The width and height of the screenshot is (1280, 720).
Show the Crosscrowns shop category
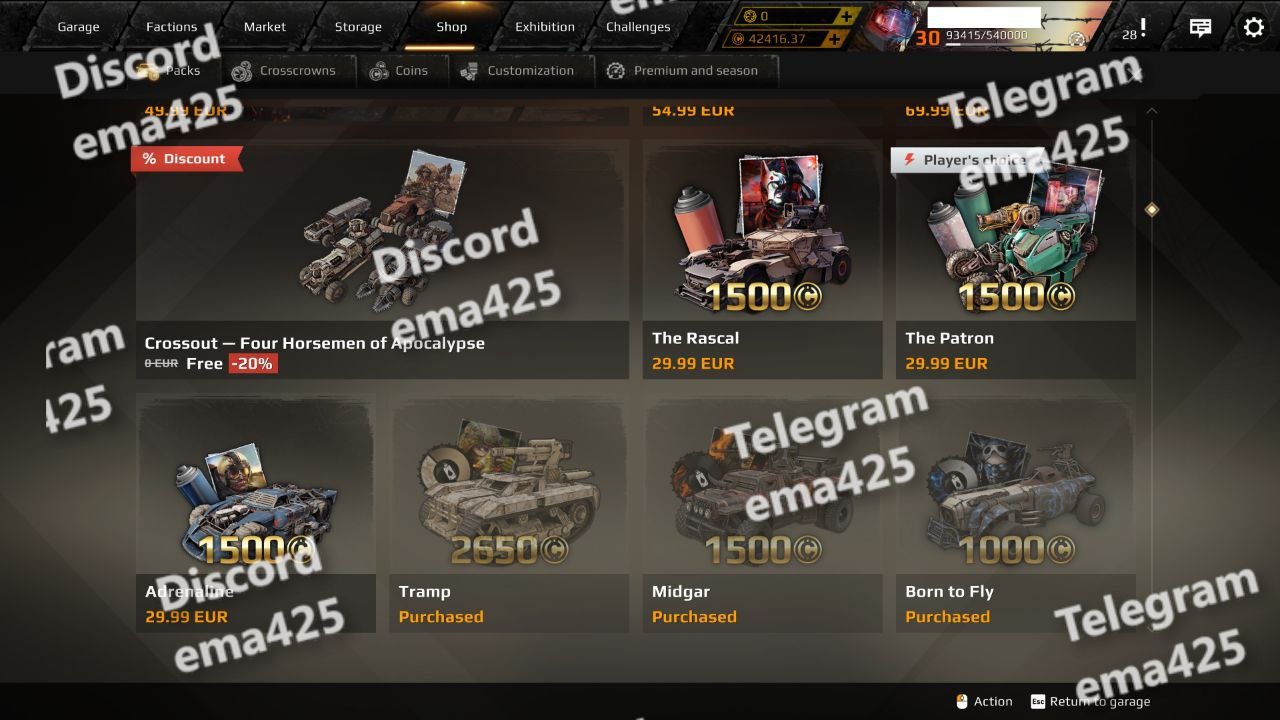pos(284,71)
